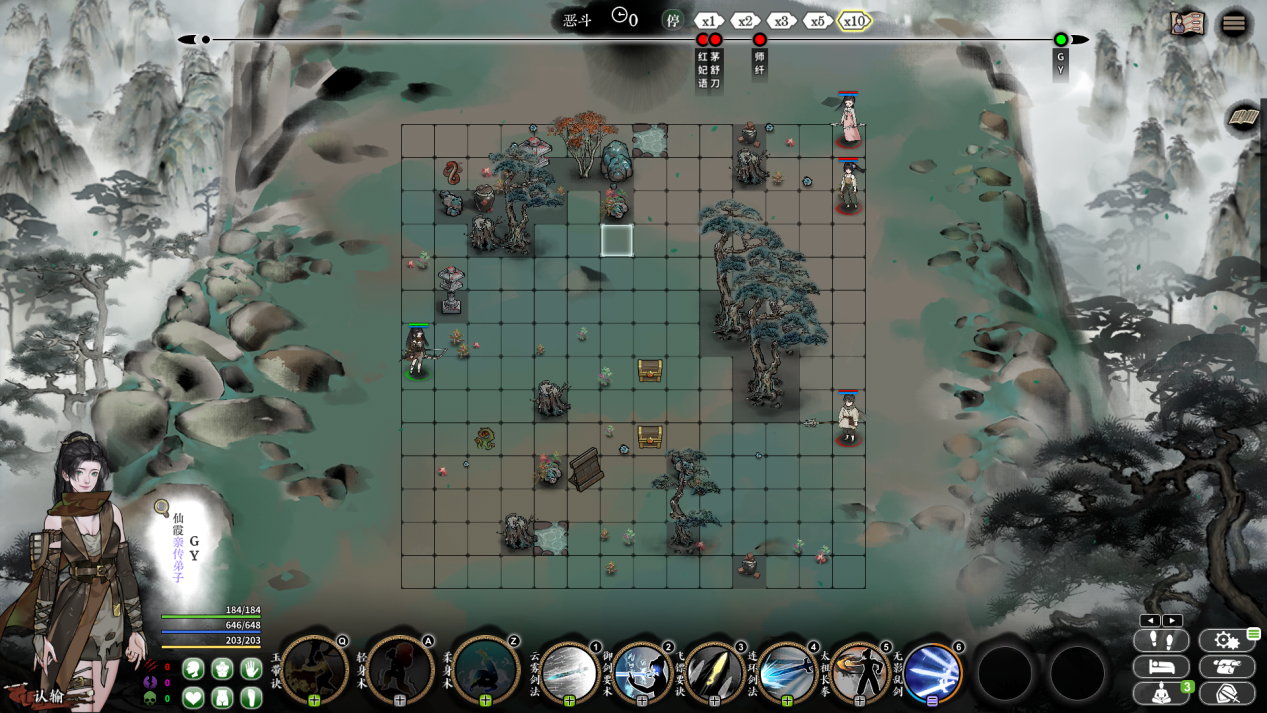
Task: Open the book journal icon
Action: tap(1243, 118)
